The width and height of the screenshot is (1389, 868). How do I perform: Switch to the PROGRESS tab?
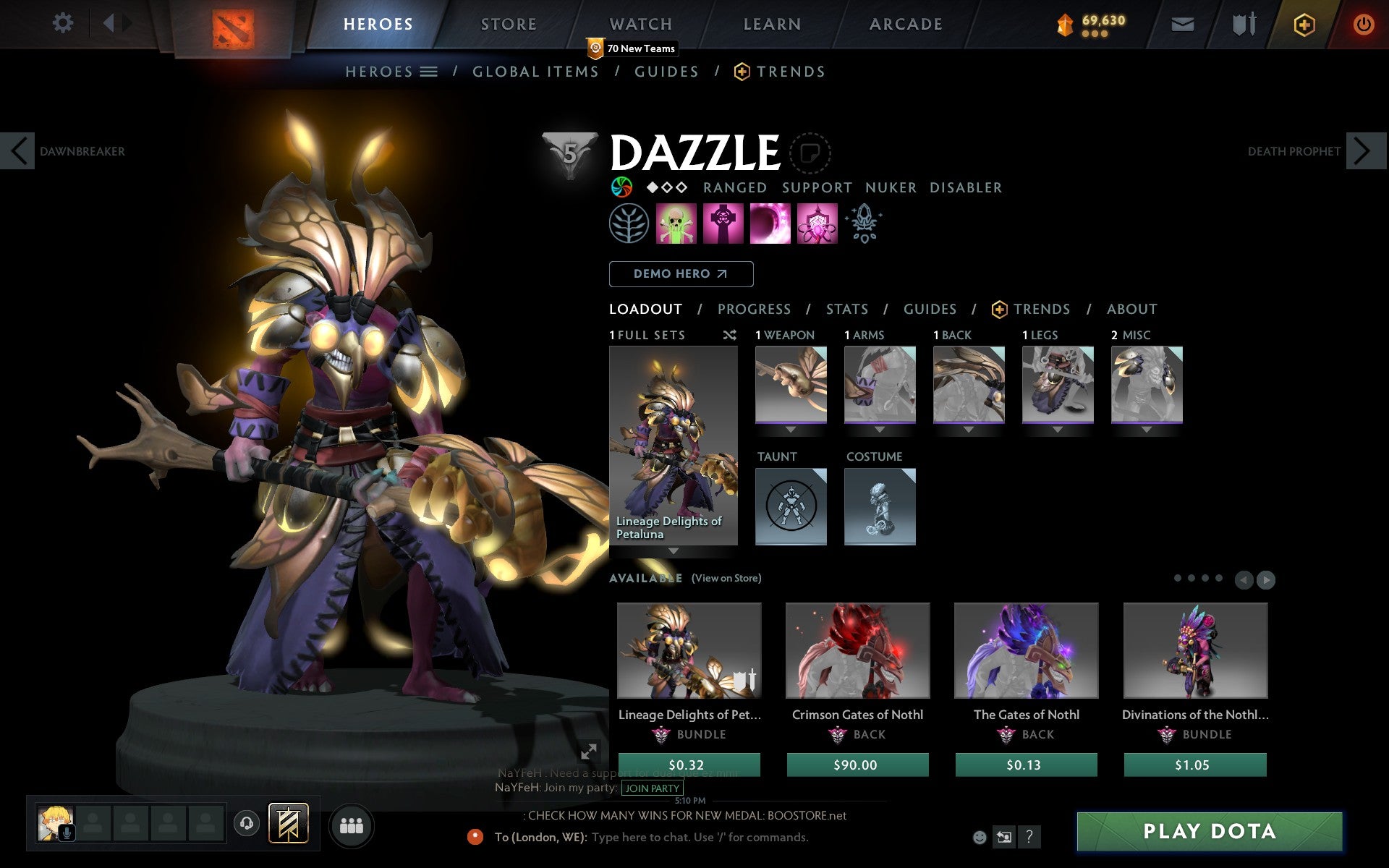click(754, 309)
